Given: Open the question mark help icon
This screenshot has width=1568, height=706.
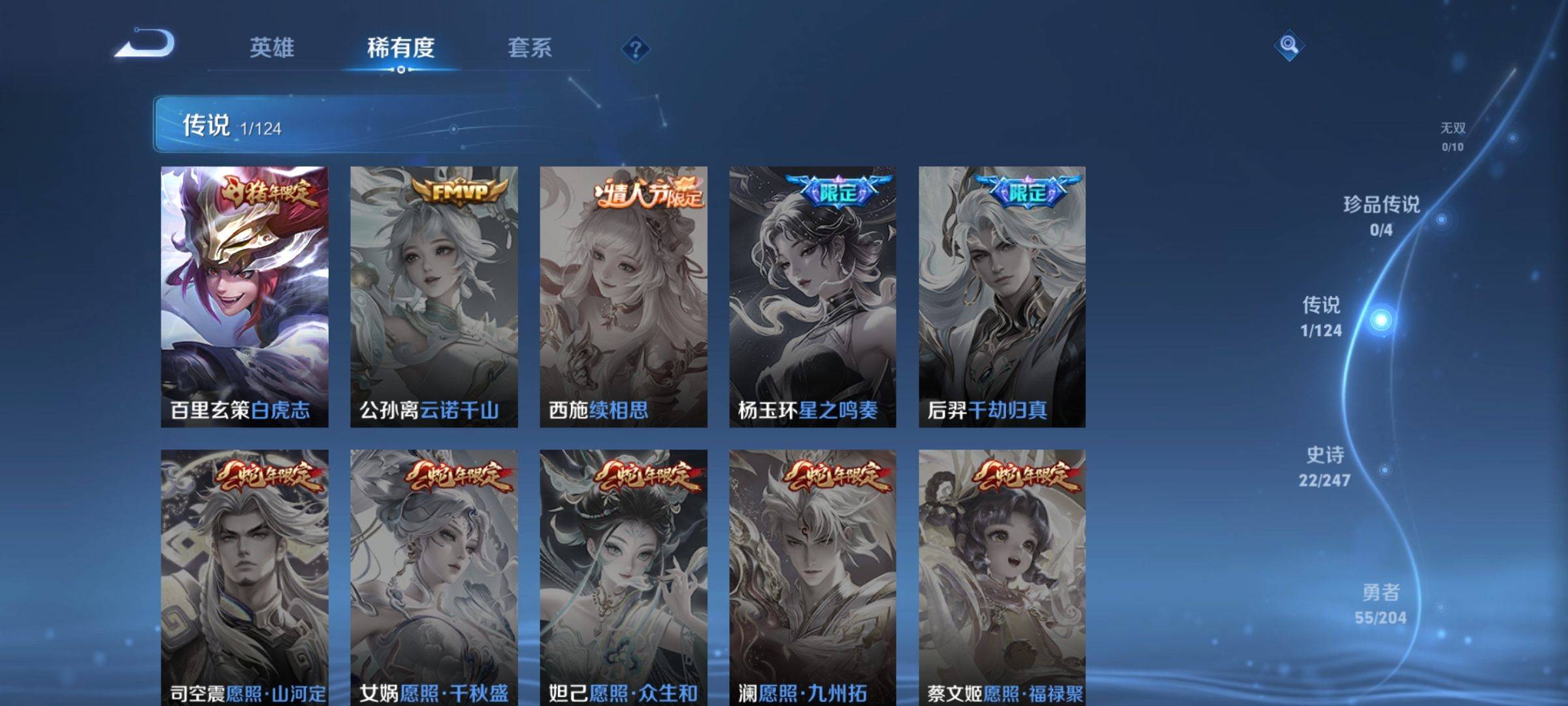Looking at the screenshot, I should tap(635, 48).
